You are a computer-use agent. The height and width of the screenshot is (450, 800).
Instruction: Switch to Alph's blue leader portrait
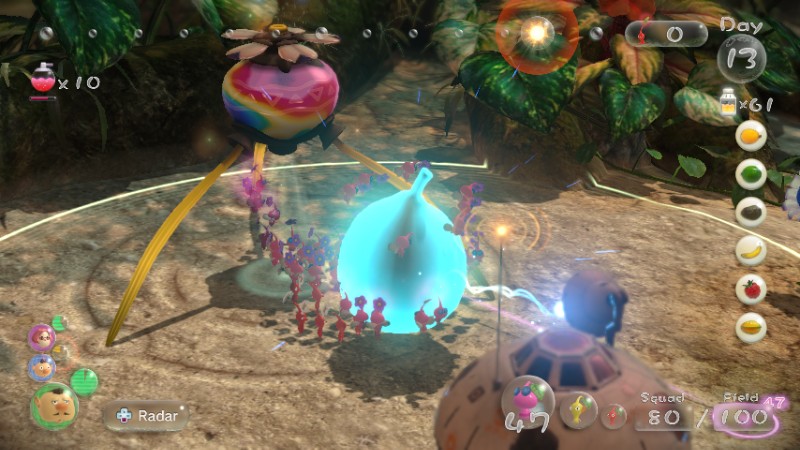coord(42,368)
